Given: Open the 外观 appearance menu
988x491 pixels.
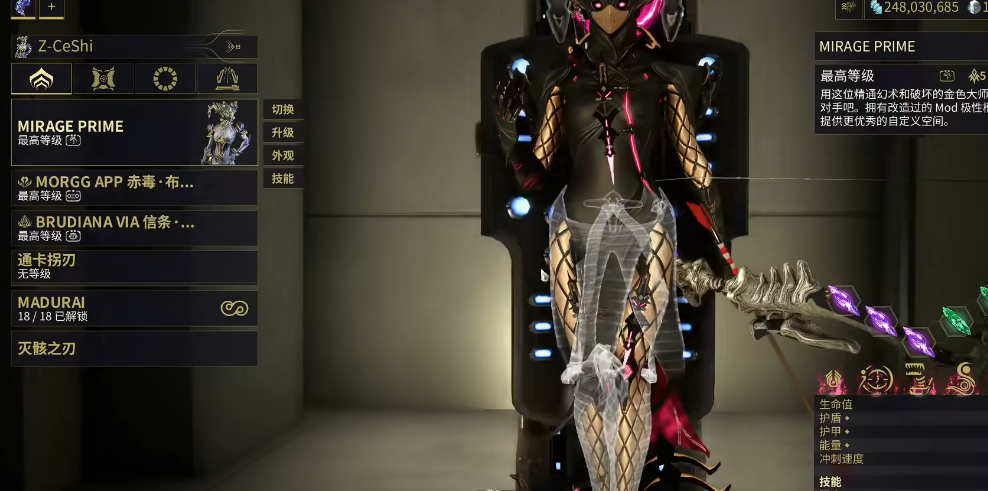Looking at the screenshot, I should pyautogui.click(x=283, y=155).
